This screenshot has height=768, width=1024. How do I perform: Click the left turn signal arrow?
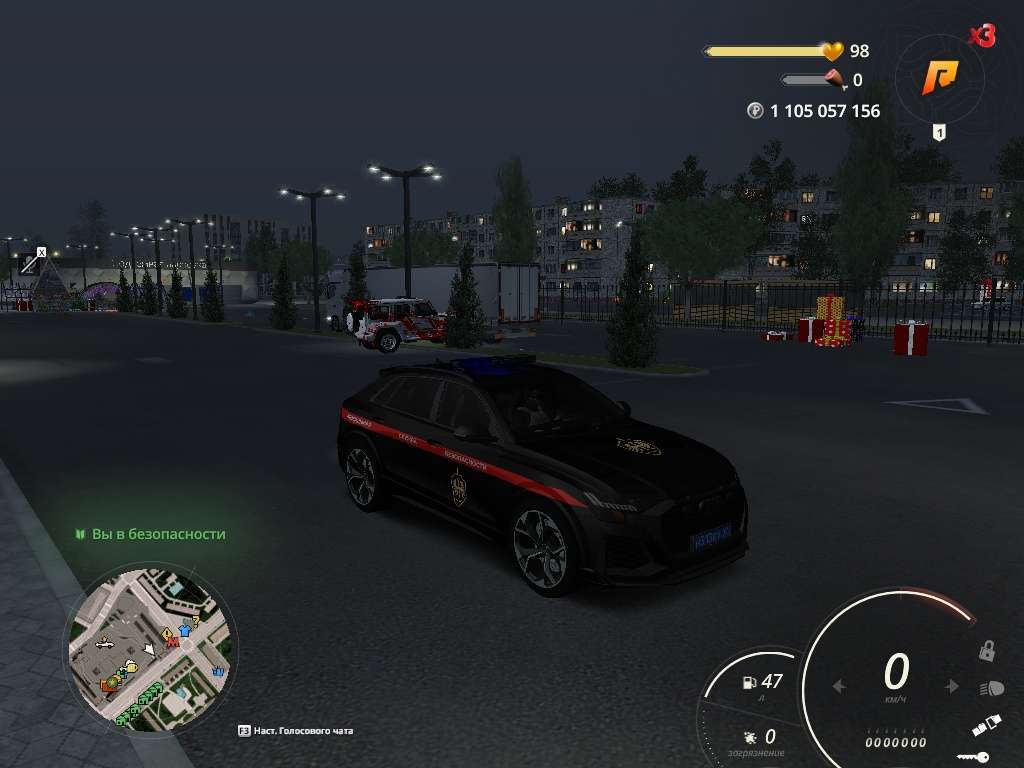[x=839, y=687]
